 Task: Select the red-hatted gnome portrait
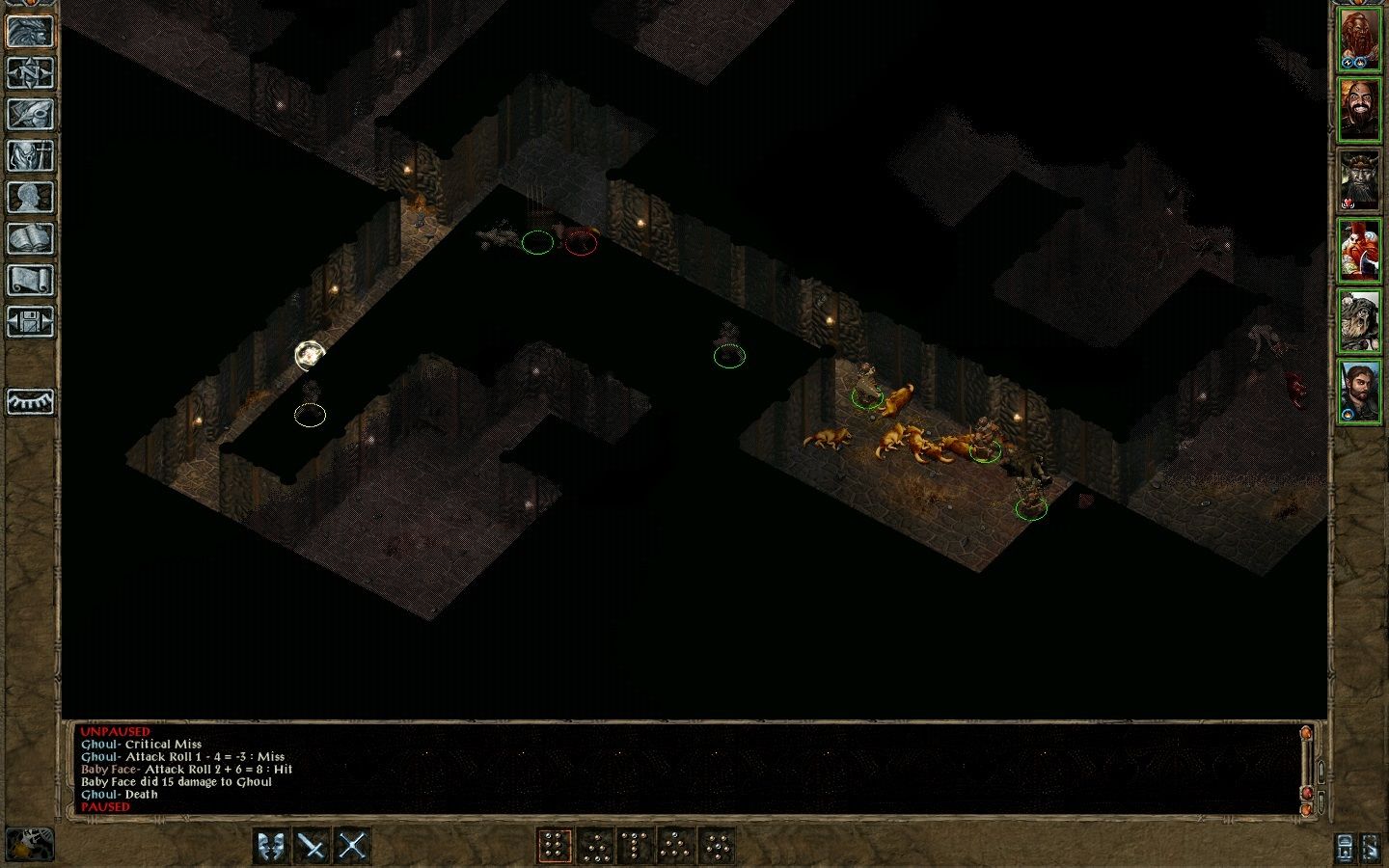[1360, 252]
